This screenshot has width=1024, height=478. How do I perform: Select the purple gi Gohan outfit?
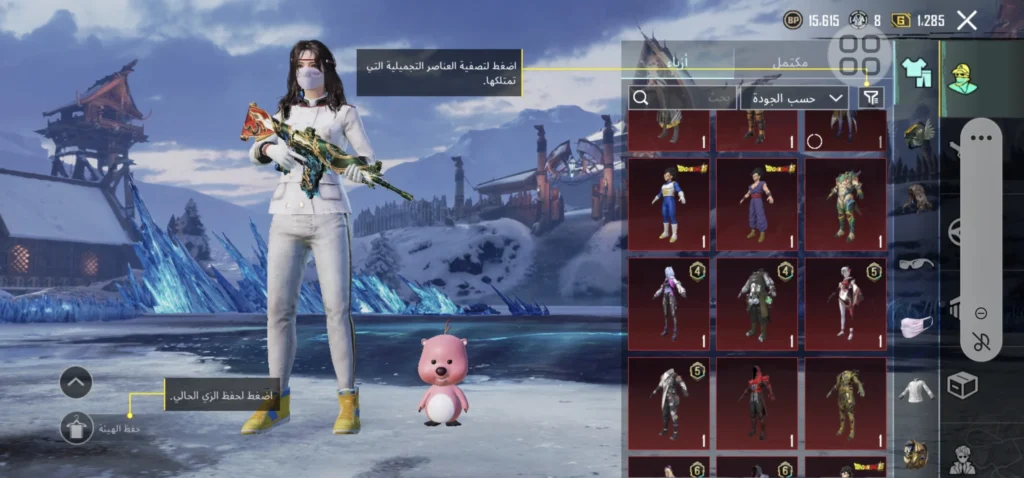757,204
